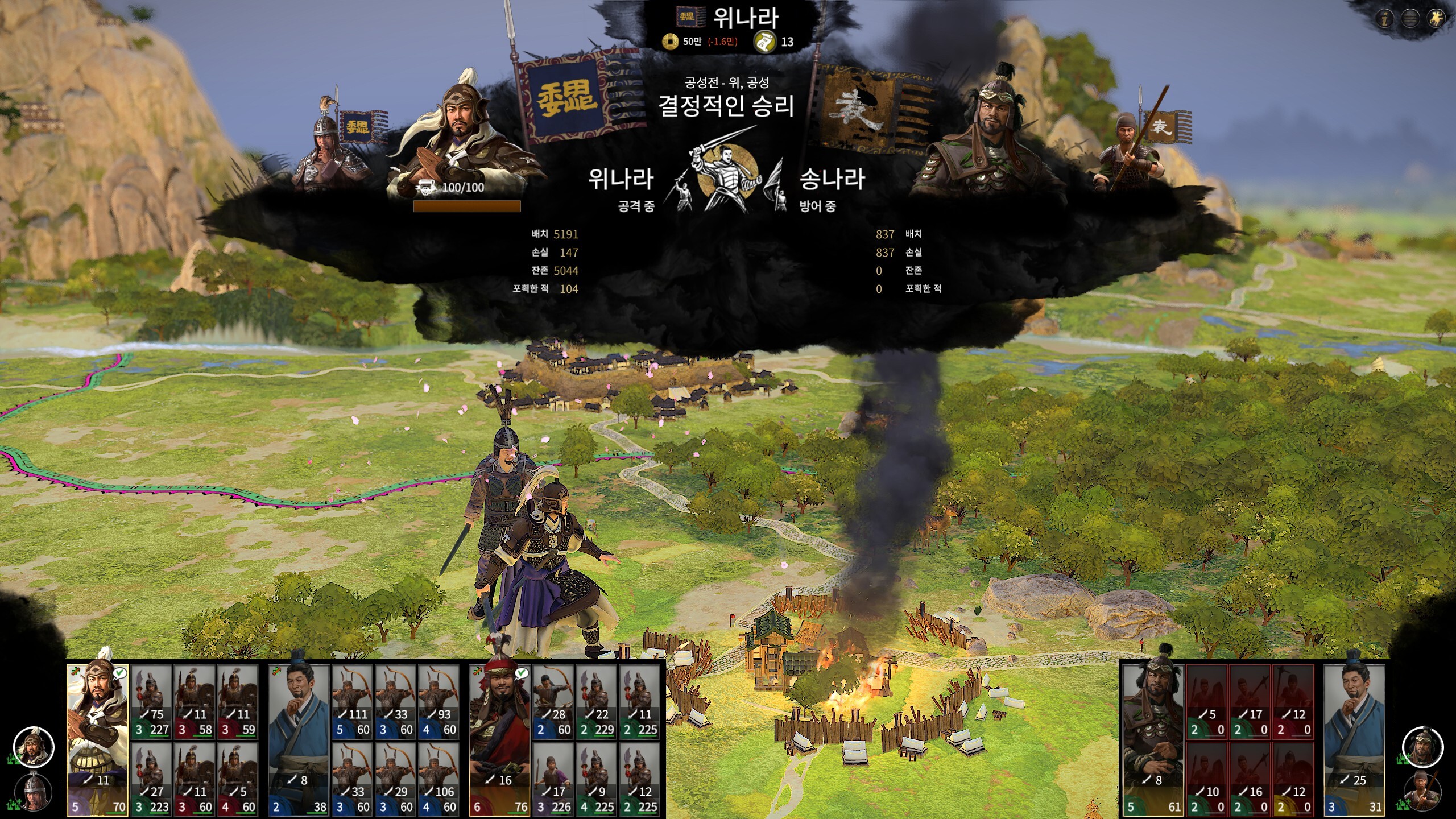Select the Wei army commander round portrait

tap(34, 746)
